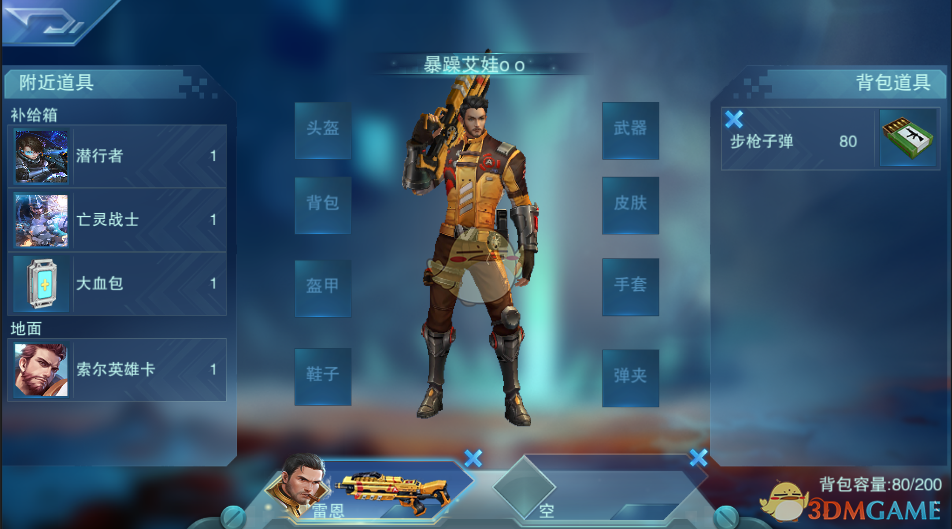
Task: Click the X above the 空 slot
Action: click(698, 458)
